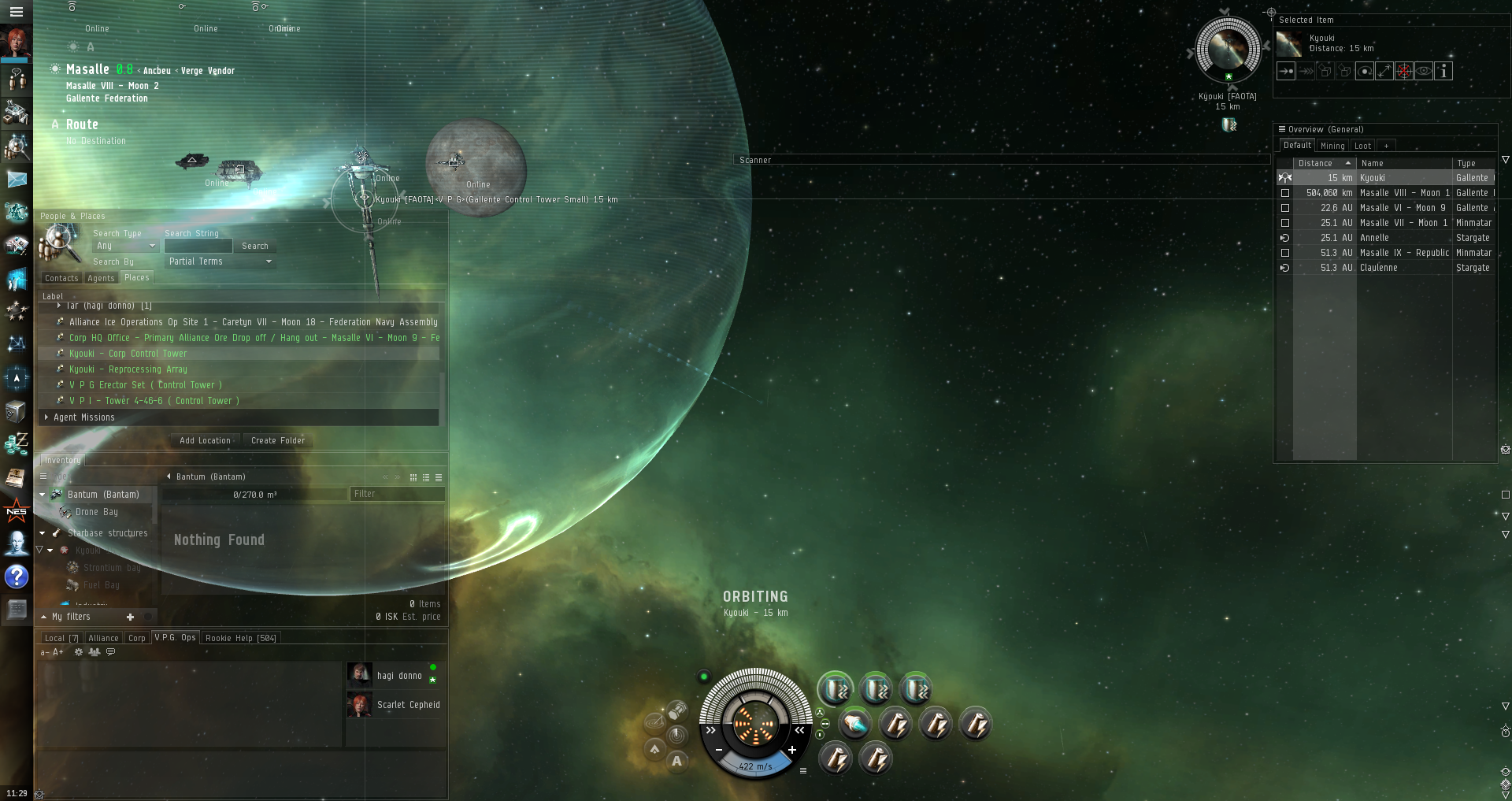1512x801 pixels.
Task: Switch to the Contacts tab
Action: tap(61, 278)
